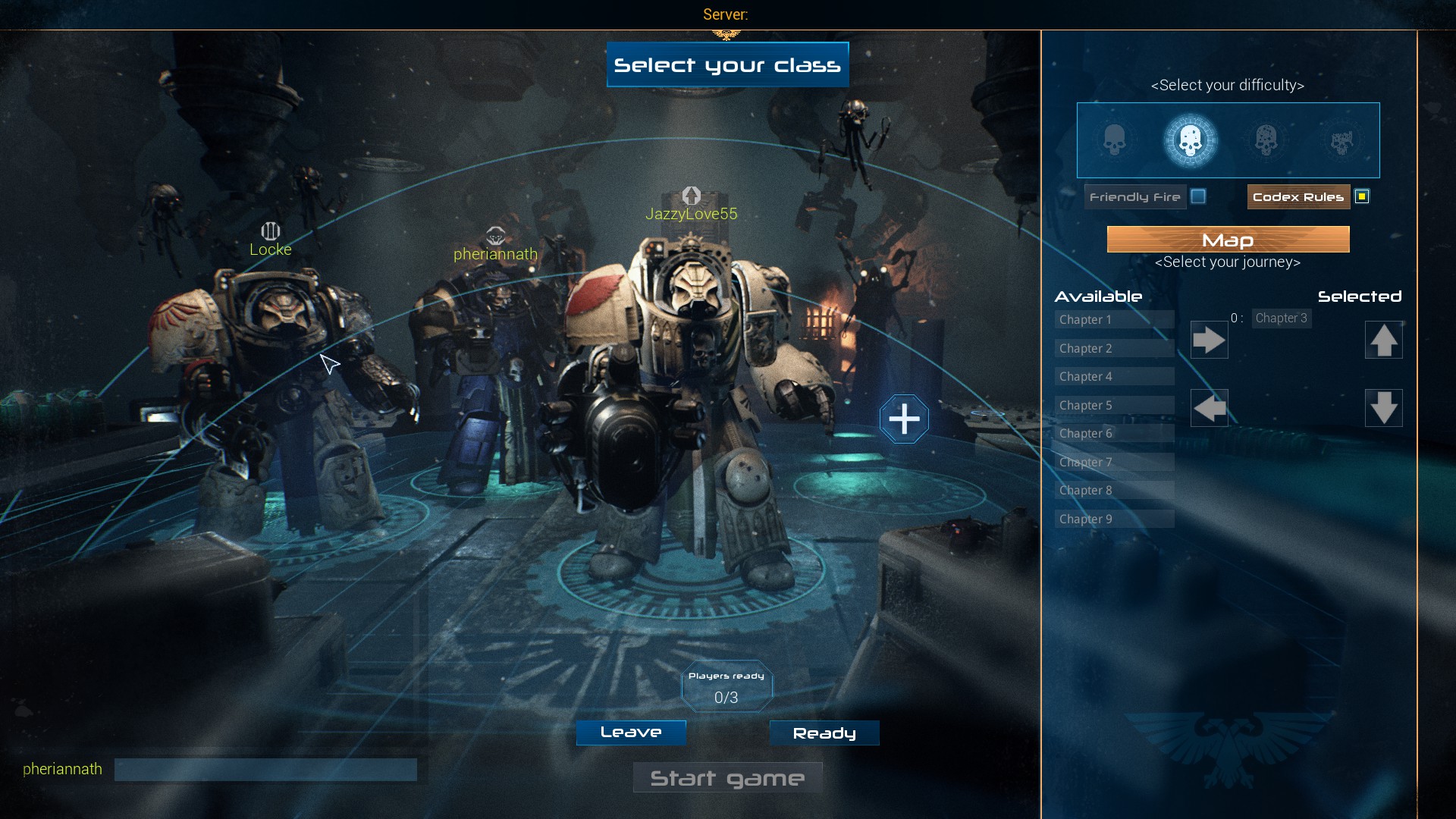Image resolution: width=1456 pixels, height=819 pixels.
Task: Focus the chat input field
Action: [265, 770]
